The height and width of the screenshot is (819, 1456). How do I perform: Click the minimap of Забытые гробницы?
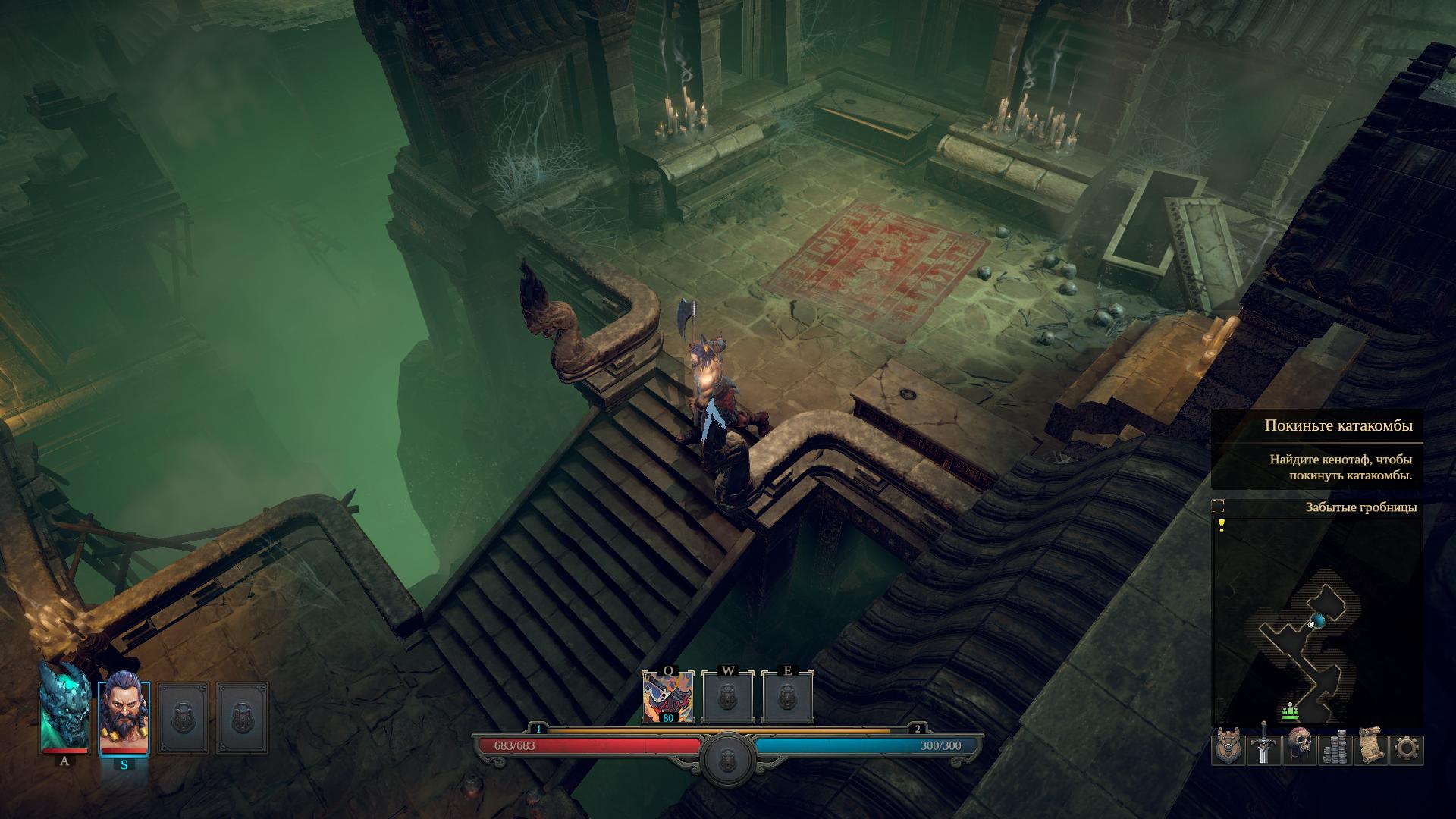(x=1317, y=622)
